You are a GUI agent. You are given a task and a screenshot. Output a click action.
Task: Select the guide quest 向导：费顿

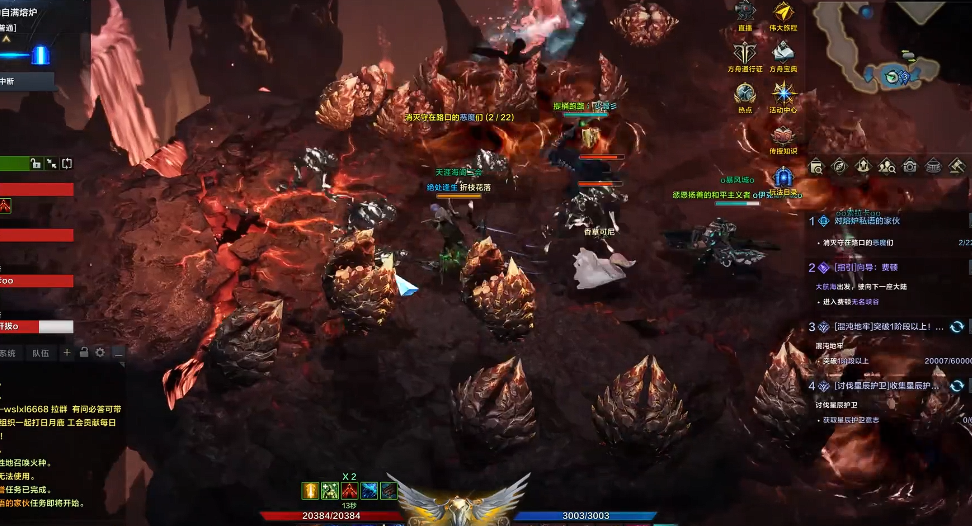click(x=867, y=268)
